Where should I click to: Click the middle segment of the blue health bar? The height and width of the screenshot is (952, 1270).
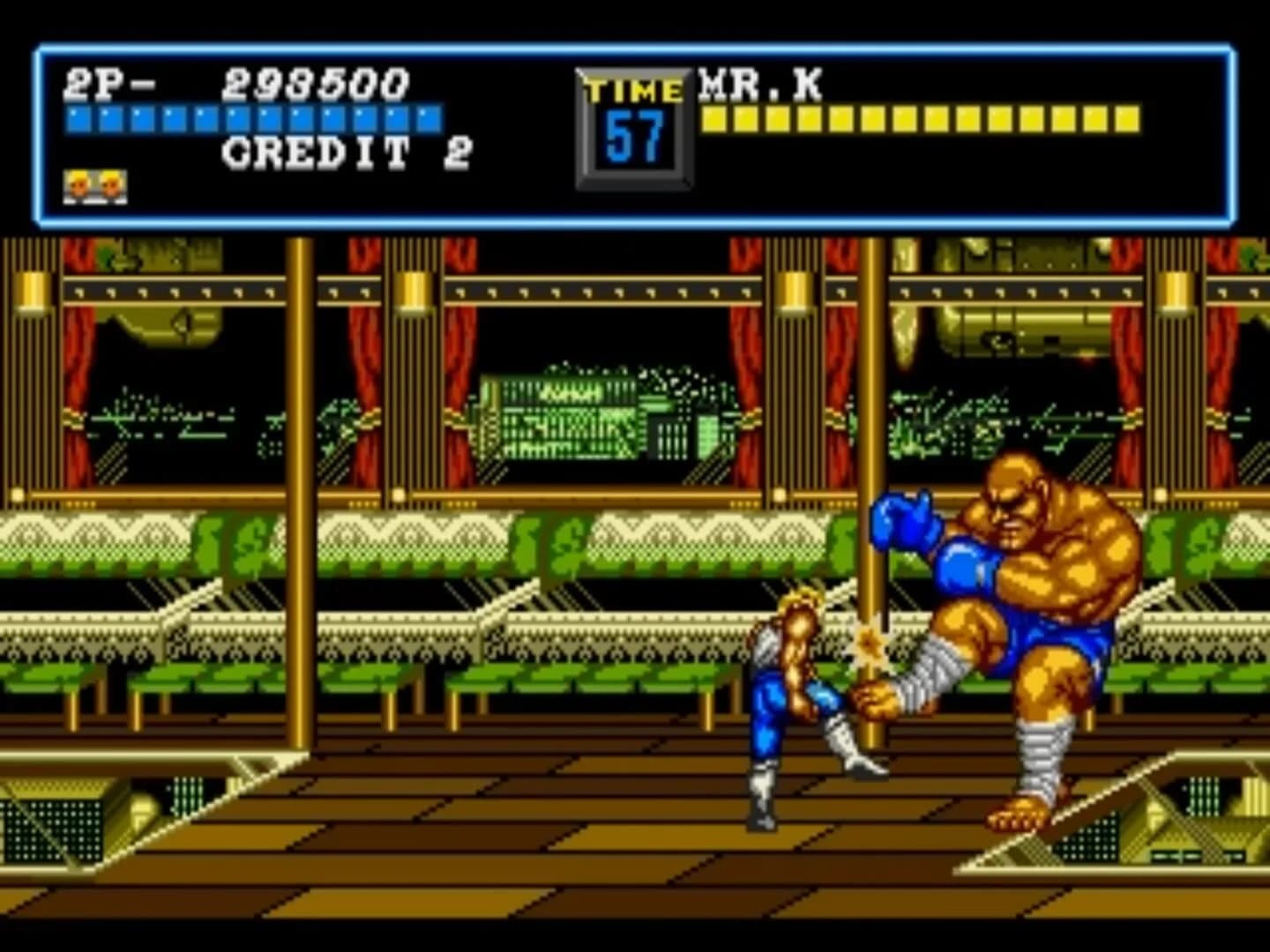251,115
